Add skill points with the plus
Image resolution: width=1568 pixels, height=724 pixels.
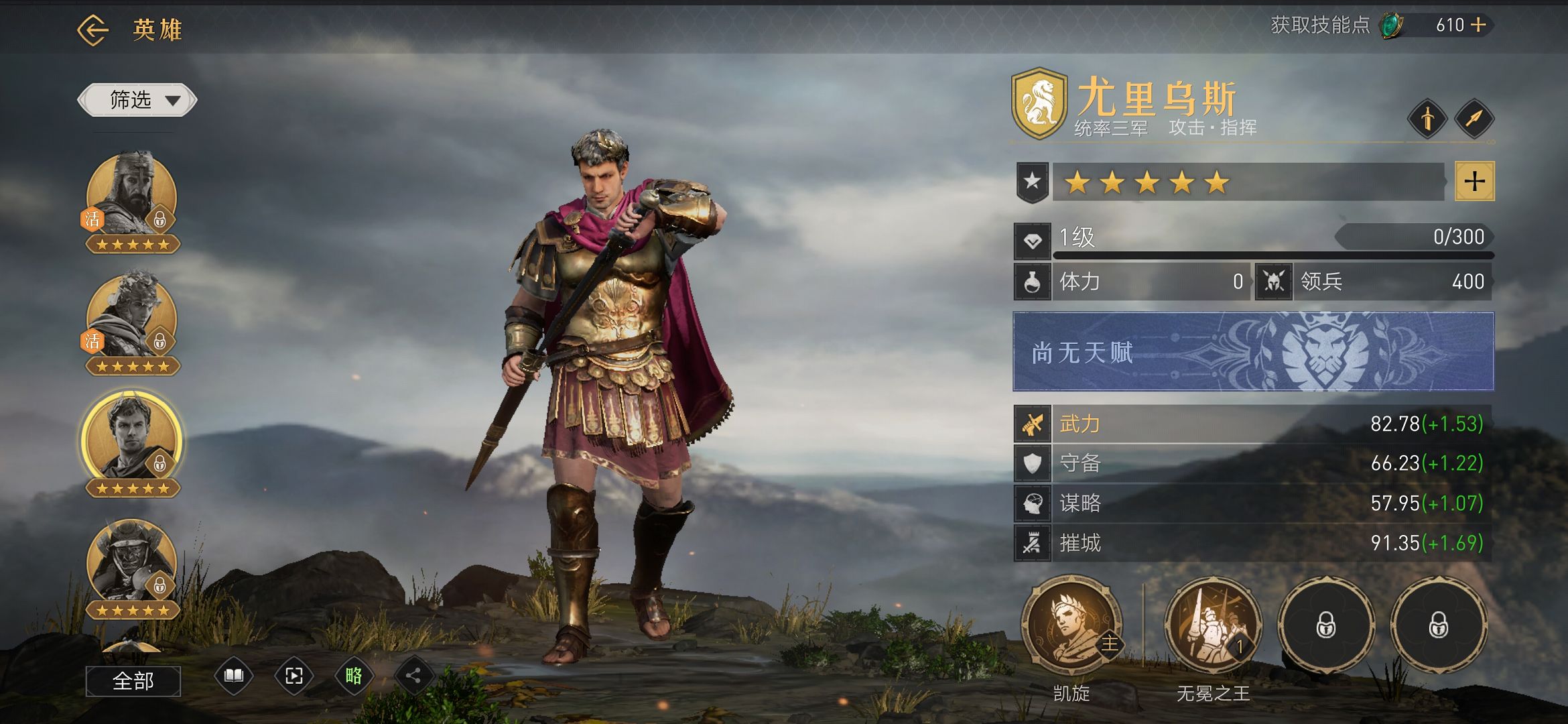(x=1478, y=25)
